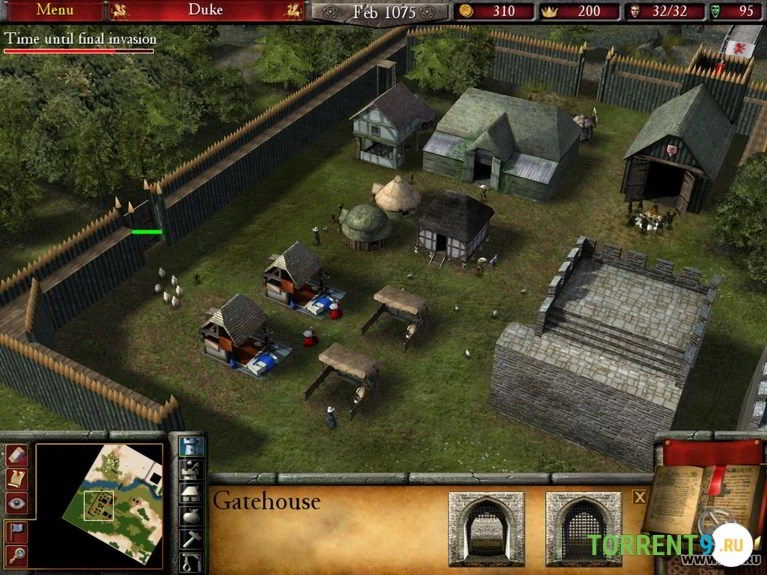
Task: Open the gallows building category
Action: tap(190, 563)
